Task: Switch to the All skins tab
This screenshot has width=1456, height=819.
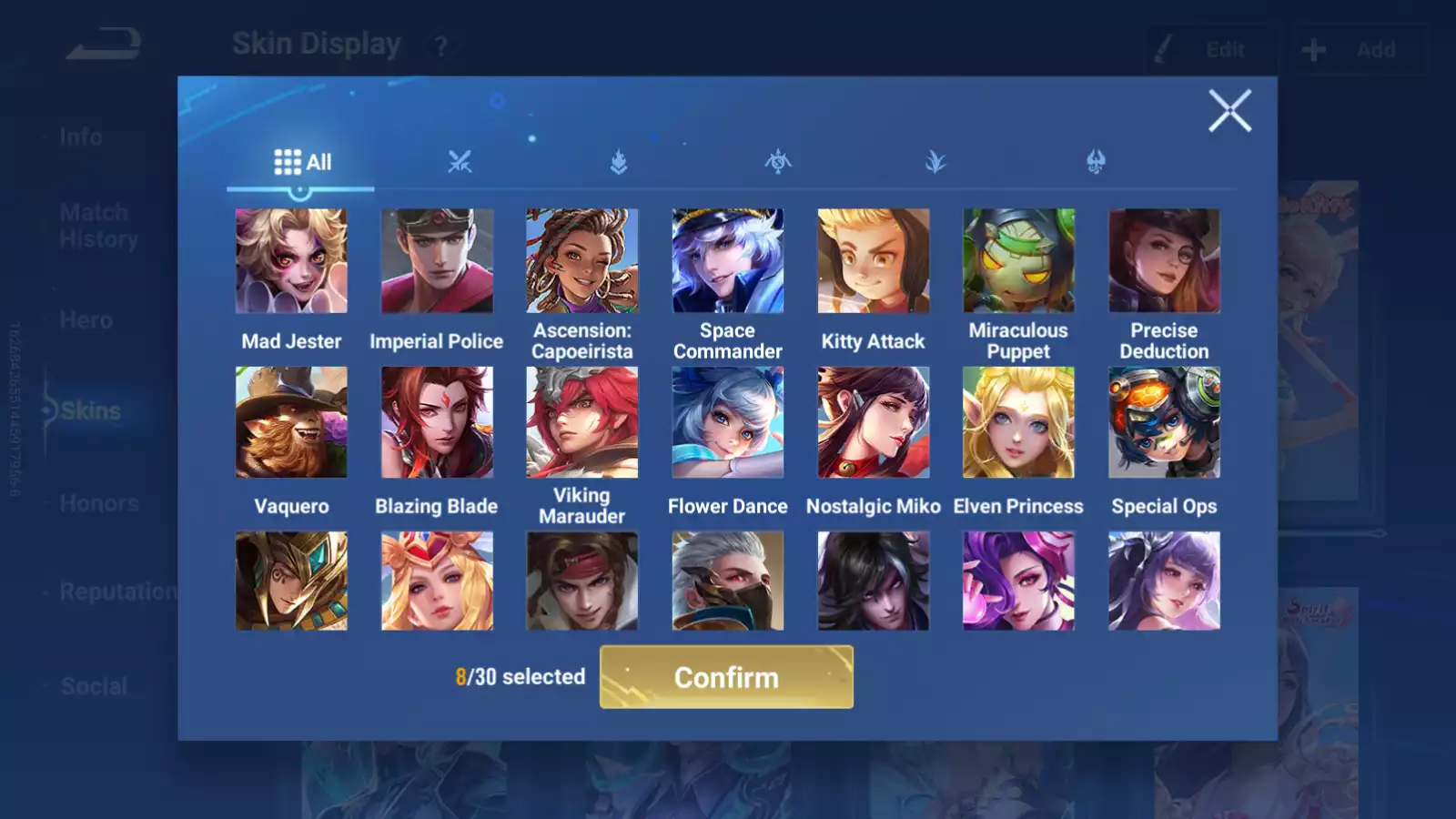Action: pos(302,163)
